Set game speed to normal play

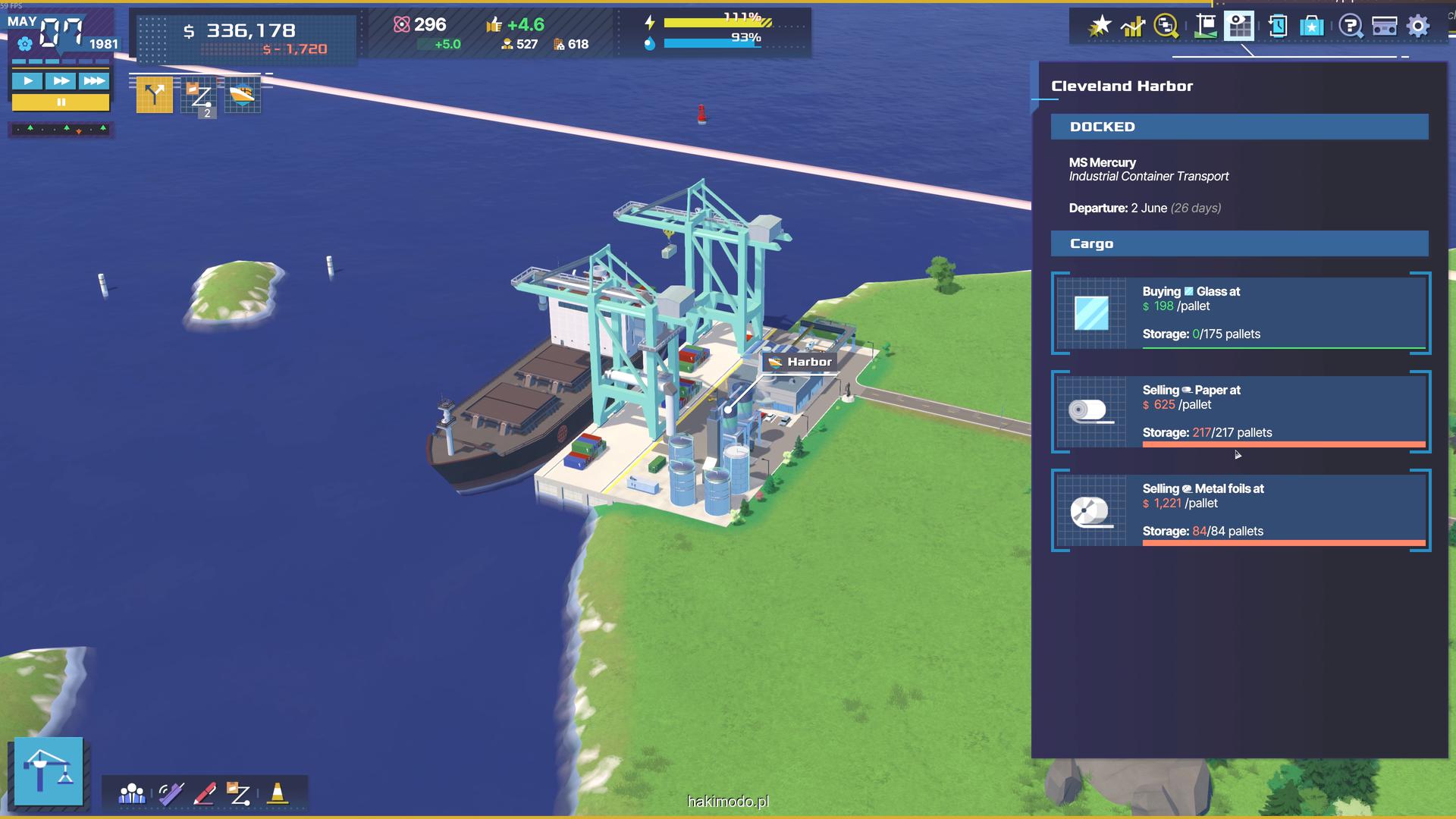click(x=28, y=81)
